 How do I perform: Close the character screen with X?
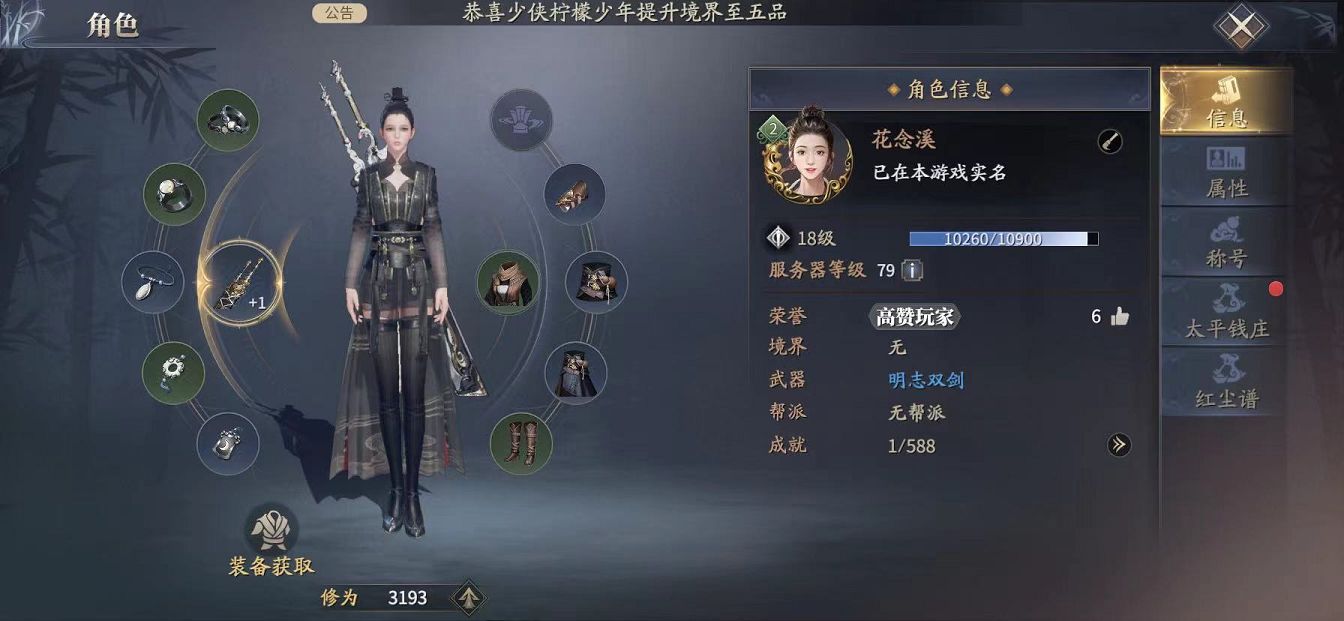1241,27
